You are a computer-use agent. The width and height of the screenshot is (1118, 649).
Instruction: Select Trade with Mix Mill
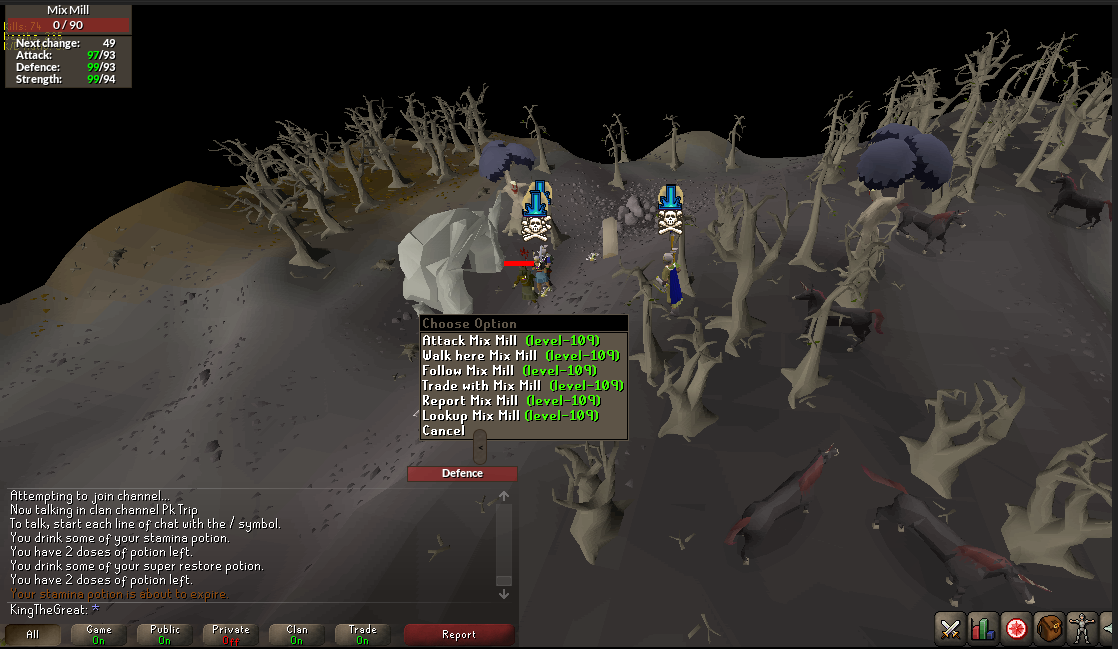pos(522,386)
